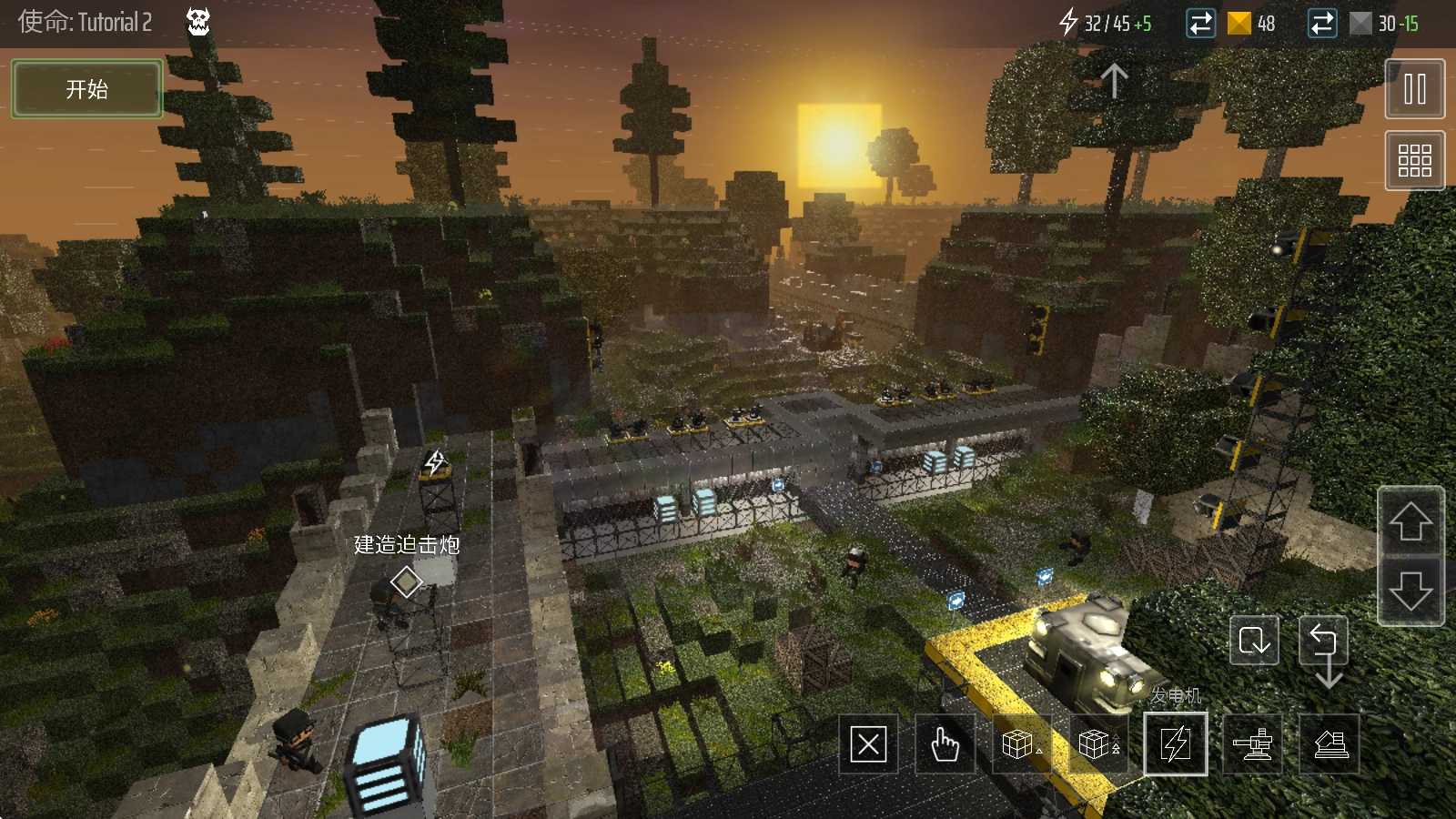
Task: Click the swap arrows beside the gray resource
Action: coord(1321,24)
